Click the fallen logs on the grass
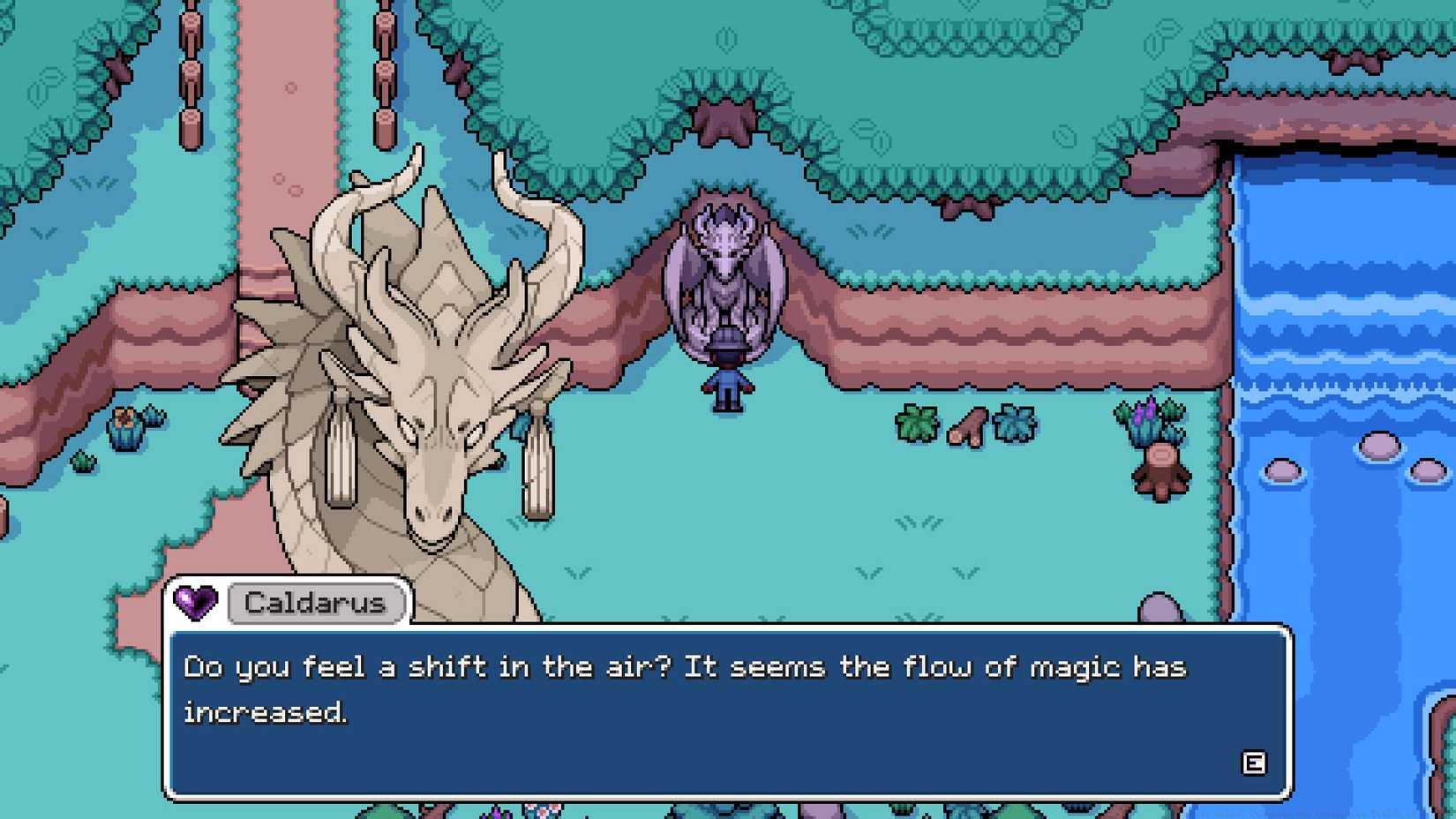This screenshot has width=1456, height=819. click(x=969, y=425)
